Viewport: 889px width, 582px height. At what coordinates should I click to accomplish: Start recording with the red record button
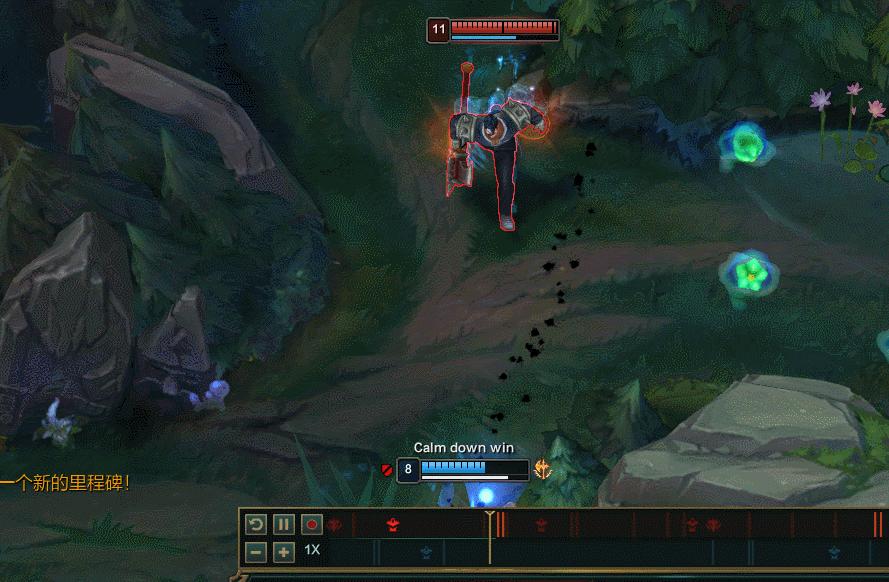pos(312,524)
